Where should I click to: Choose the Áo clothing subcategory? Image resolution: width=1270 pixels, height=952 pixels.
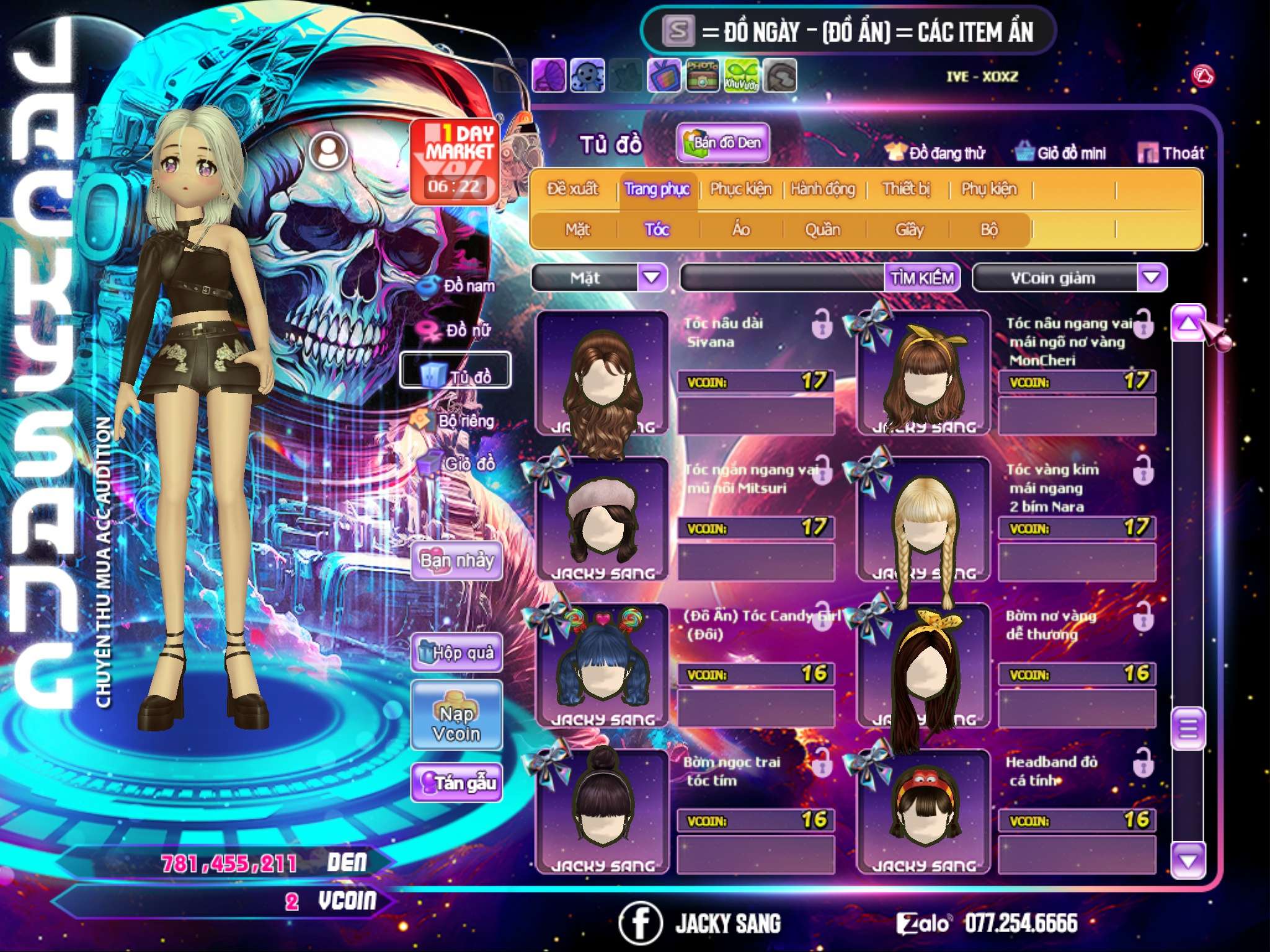tap(740, 230)
